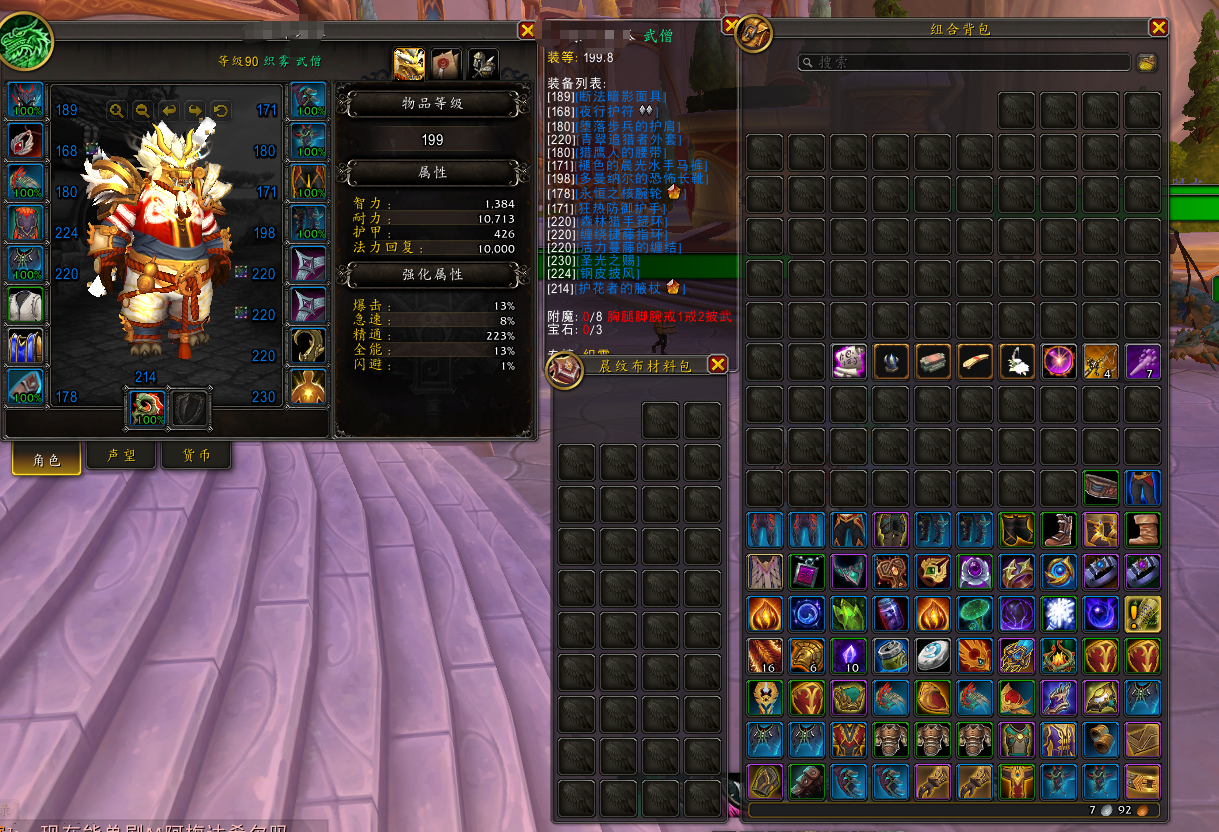This screenshot has width=1219, height=832.
Task: Zoom out the character model view
Action: 143,111
